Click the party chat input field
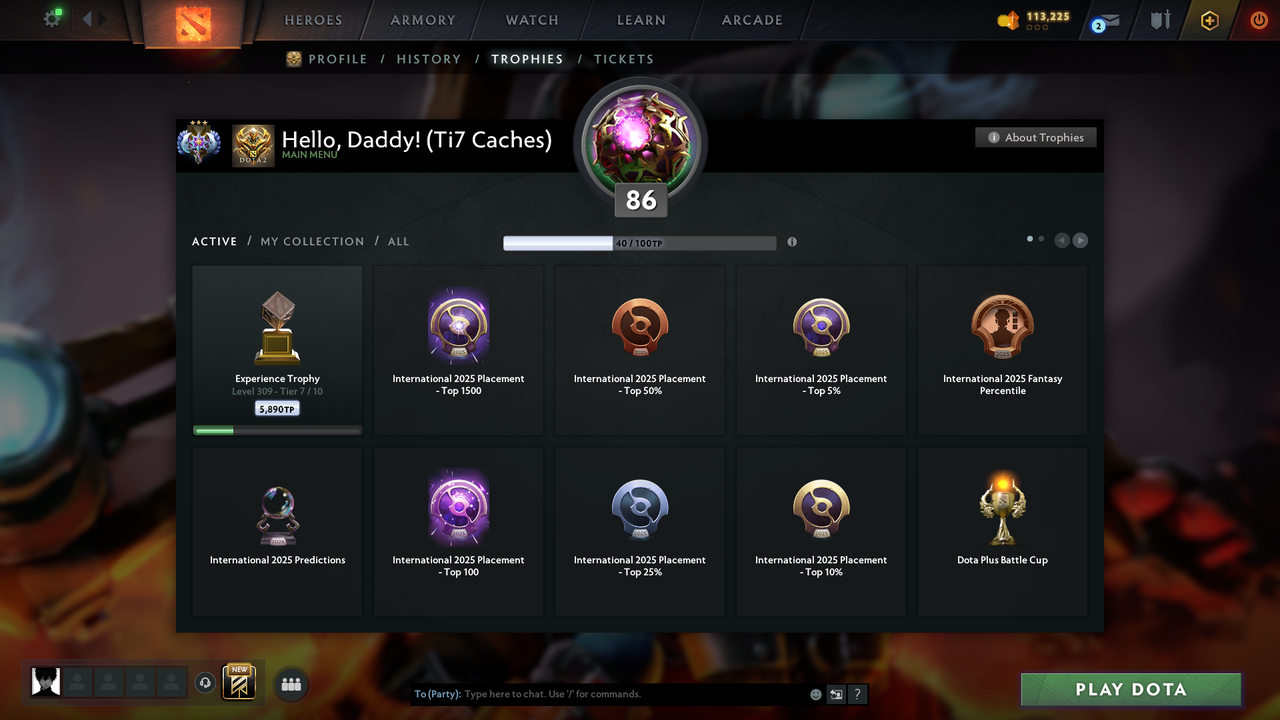The width and height of the screenshot is (1280, 720). click(600, 693)
